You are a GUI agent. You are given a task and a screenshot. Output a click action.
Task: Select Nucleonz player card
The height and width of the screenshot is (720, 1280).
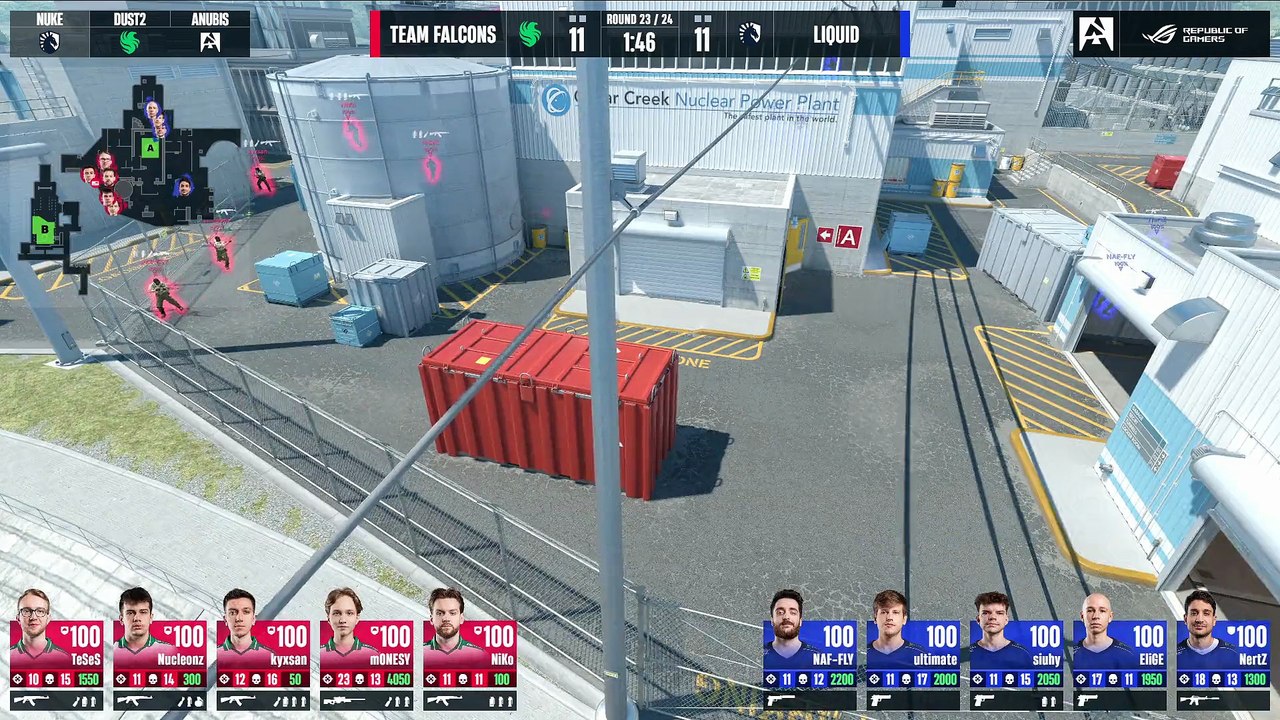coord(160,650)
